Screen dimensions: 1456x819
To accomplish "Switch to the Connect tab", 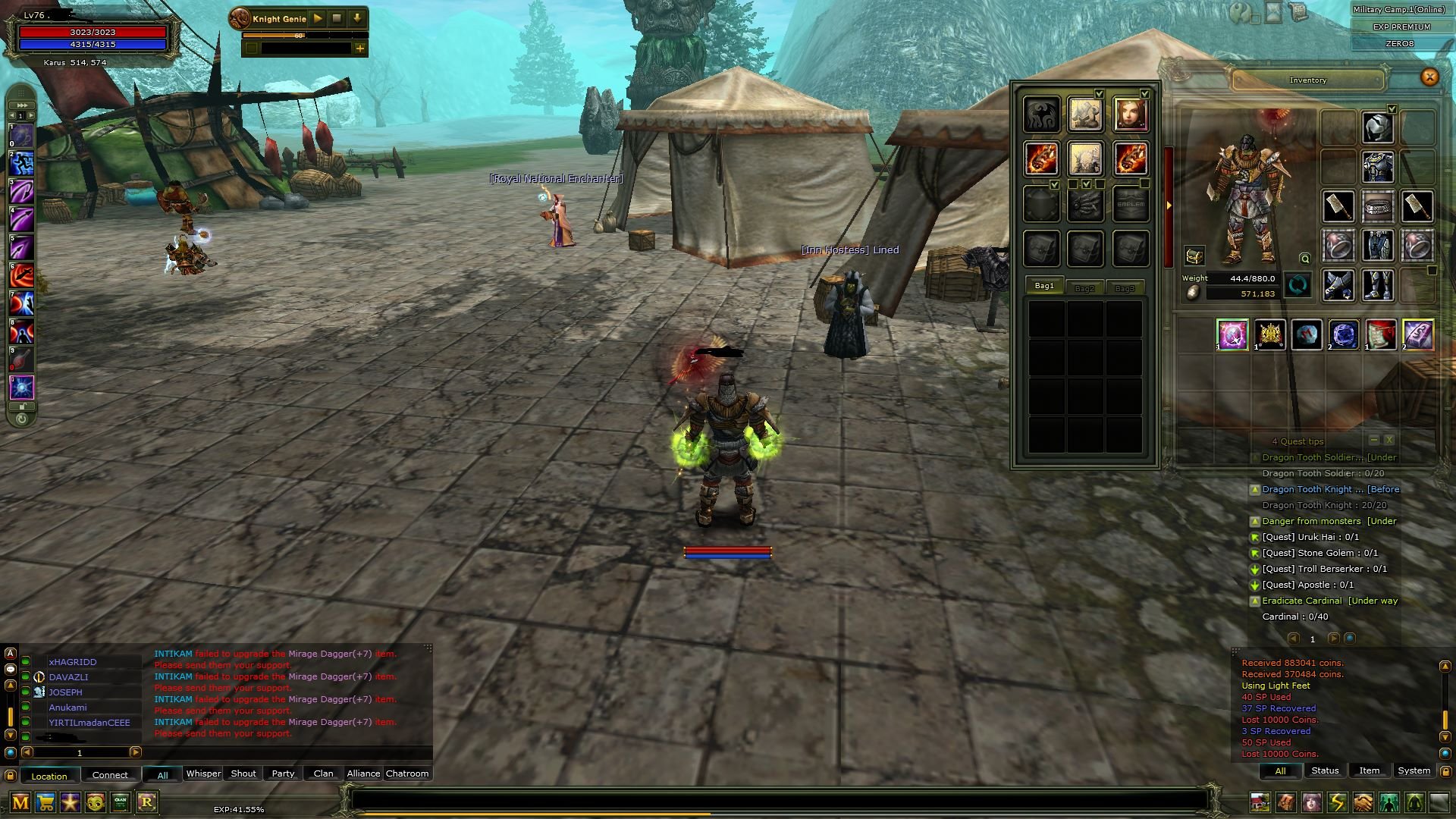I will pyautogui.click(x=110, y=775).
